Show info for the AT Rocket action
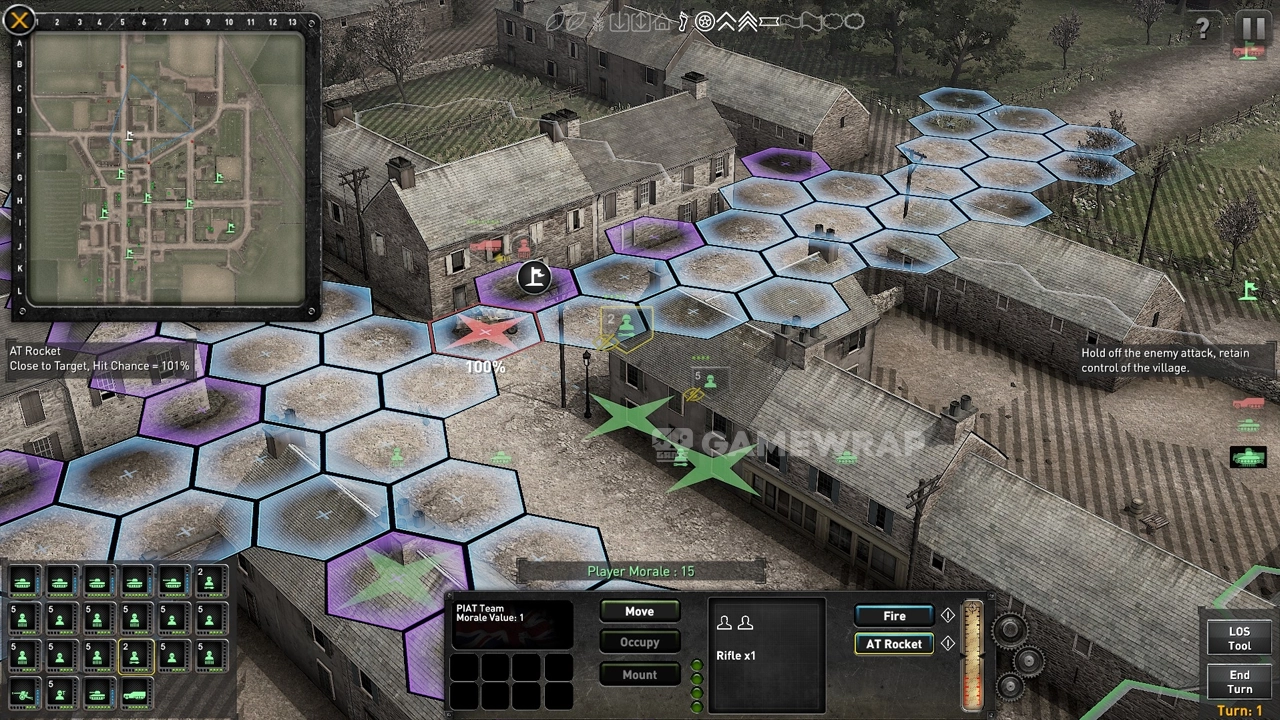Screen dimensions: 1280x720 [948, 644]
